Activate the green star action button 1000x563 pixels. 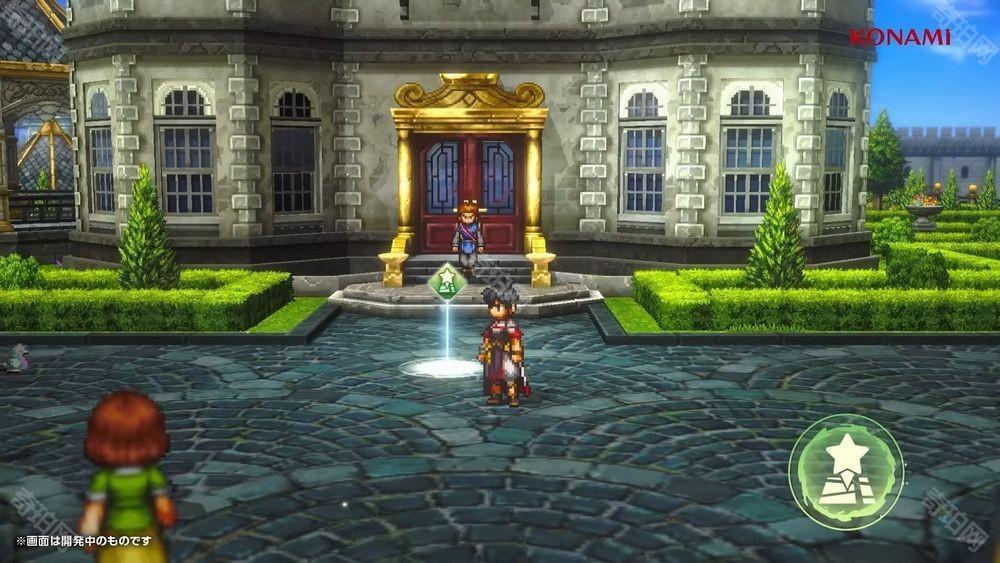point(846,470)
